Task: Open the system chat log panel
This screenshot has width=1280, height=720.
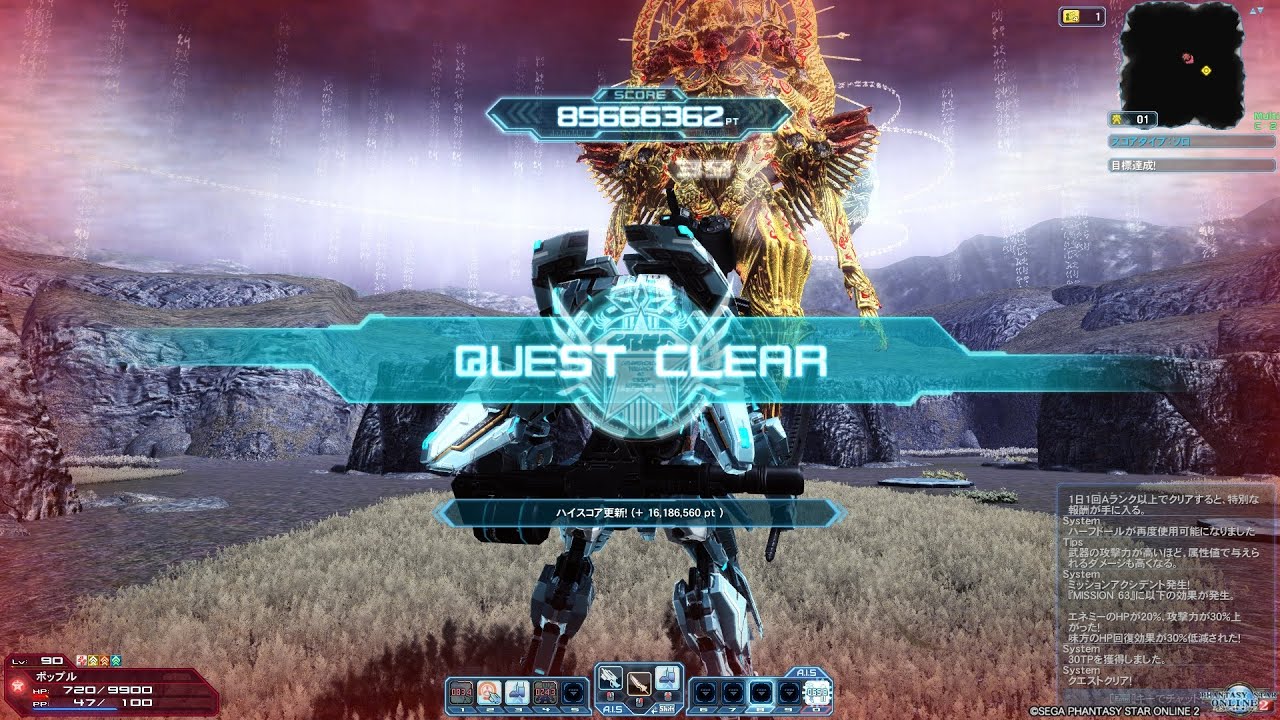Action: [1167, 595]
